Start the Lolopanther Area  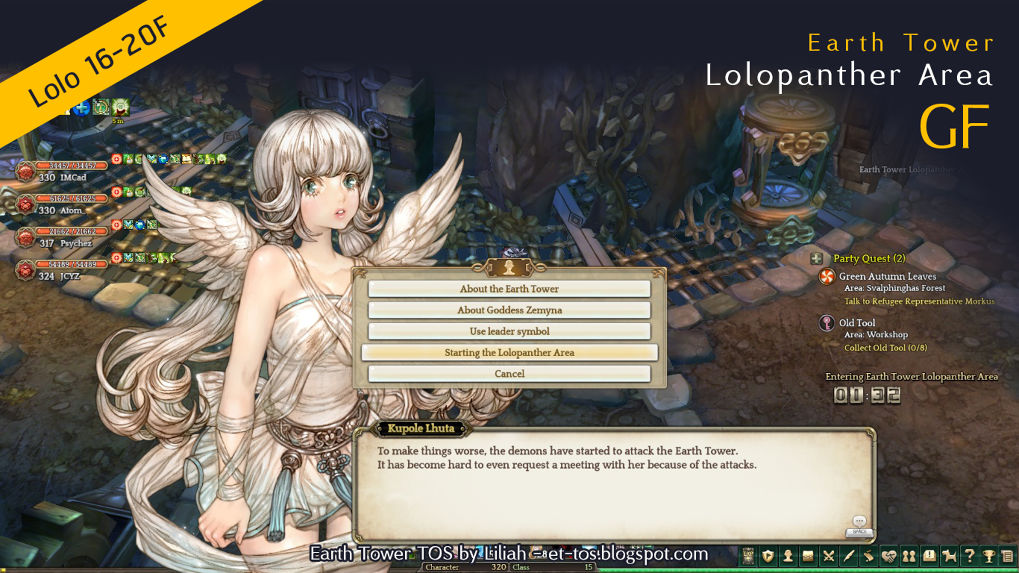[x=509, y=352]
